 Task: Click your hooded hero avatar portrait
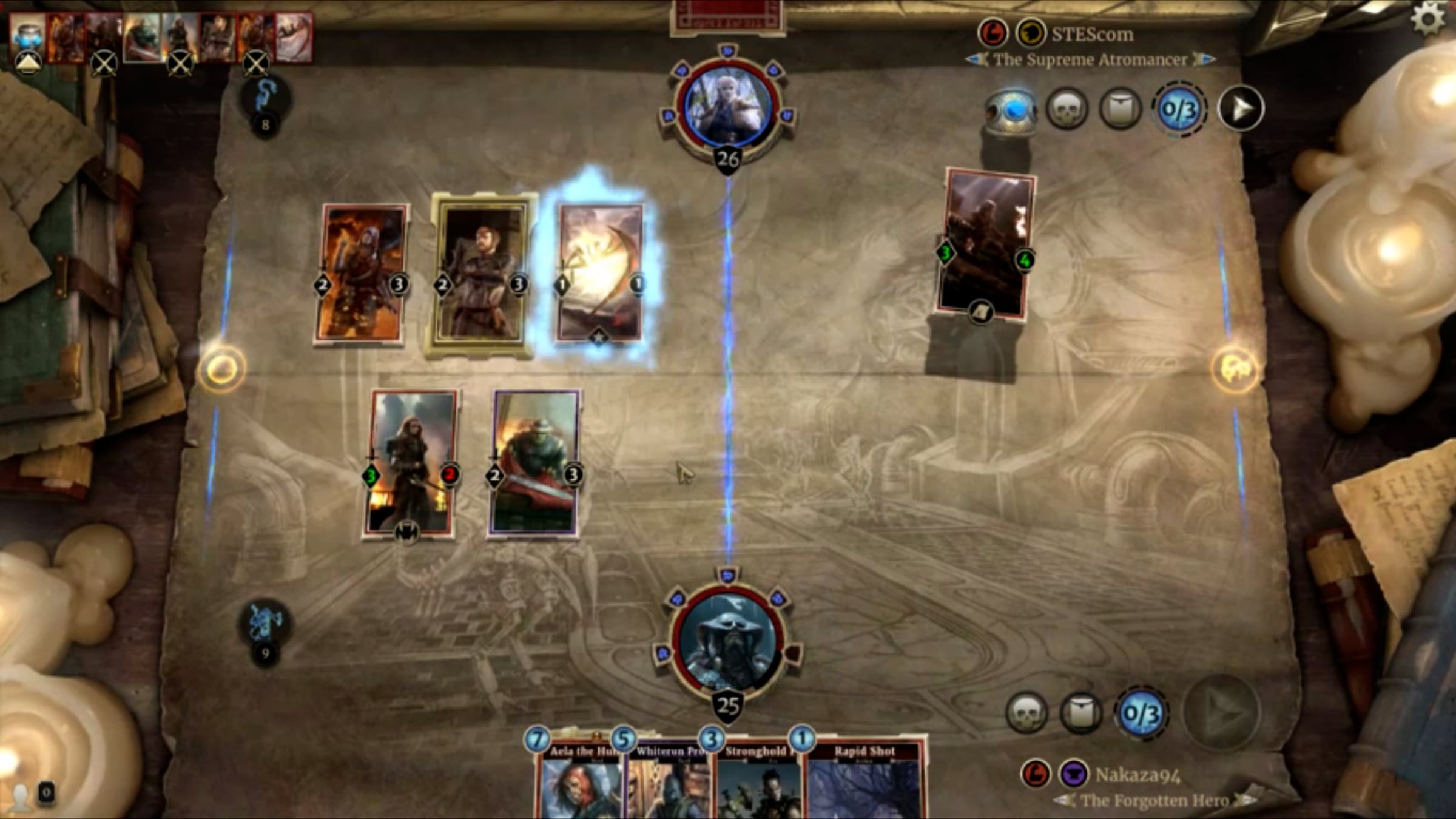coord(727,644)
